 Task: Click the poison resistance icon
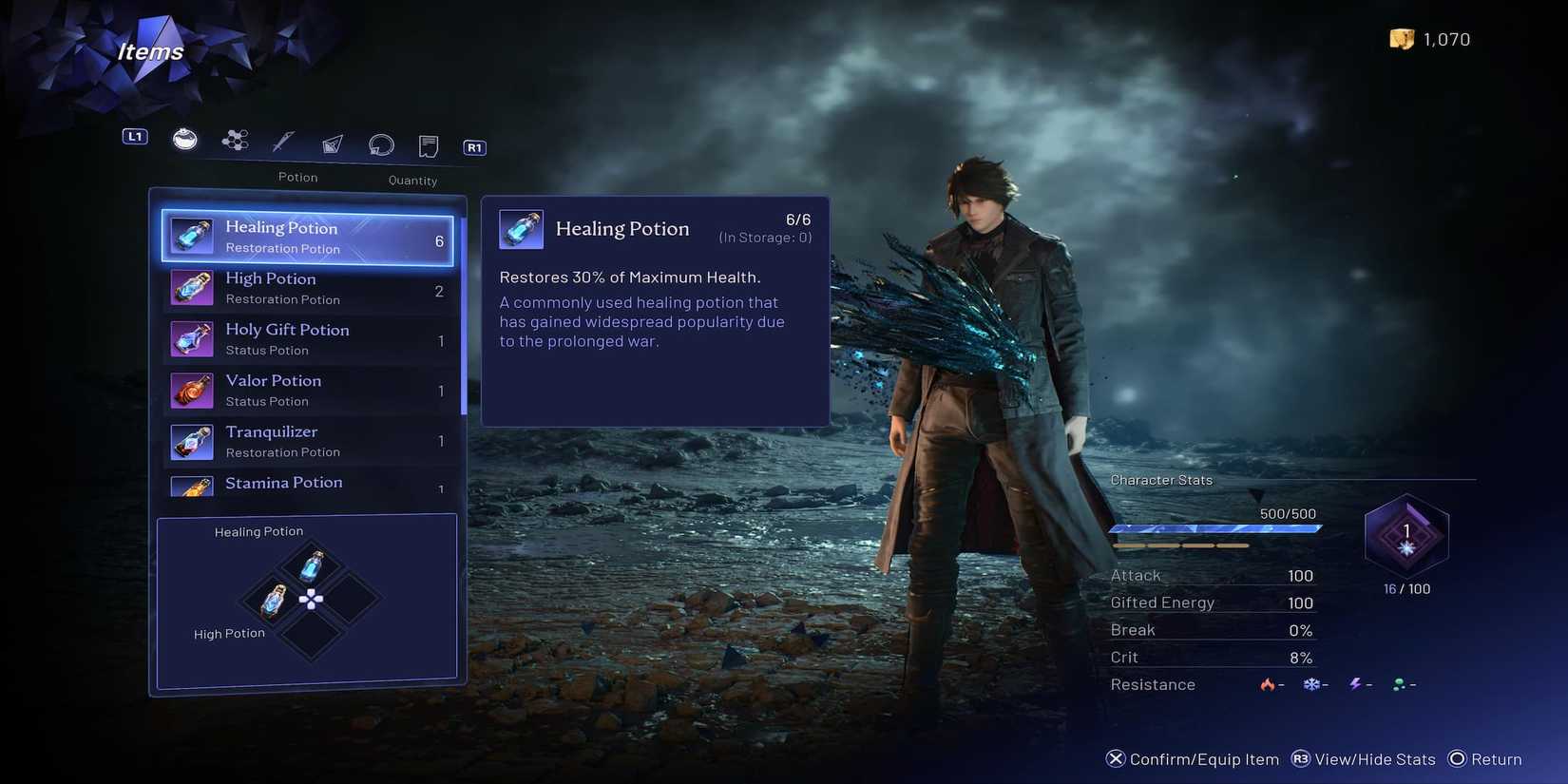click(1397, 683)
